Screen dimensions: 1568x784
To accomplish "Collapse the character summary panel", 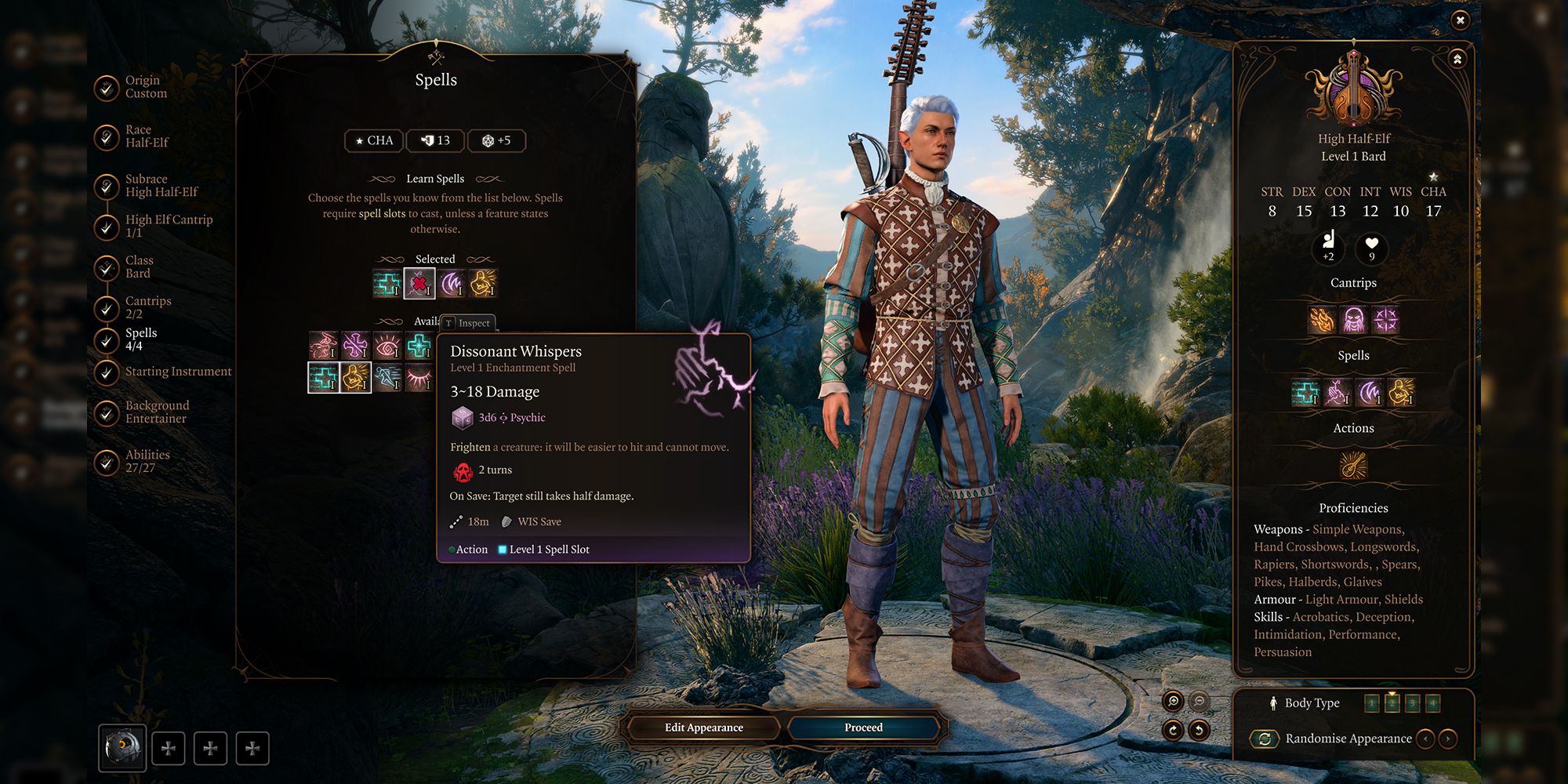I will [x=1457, y=60].
